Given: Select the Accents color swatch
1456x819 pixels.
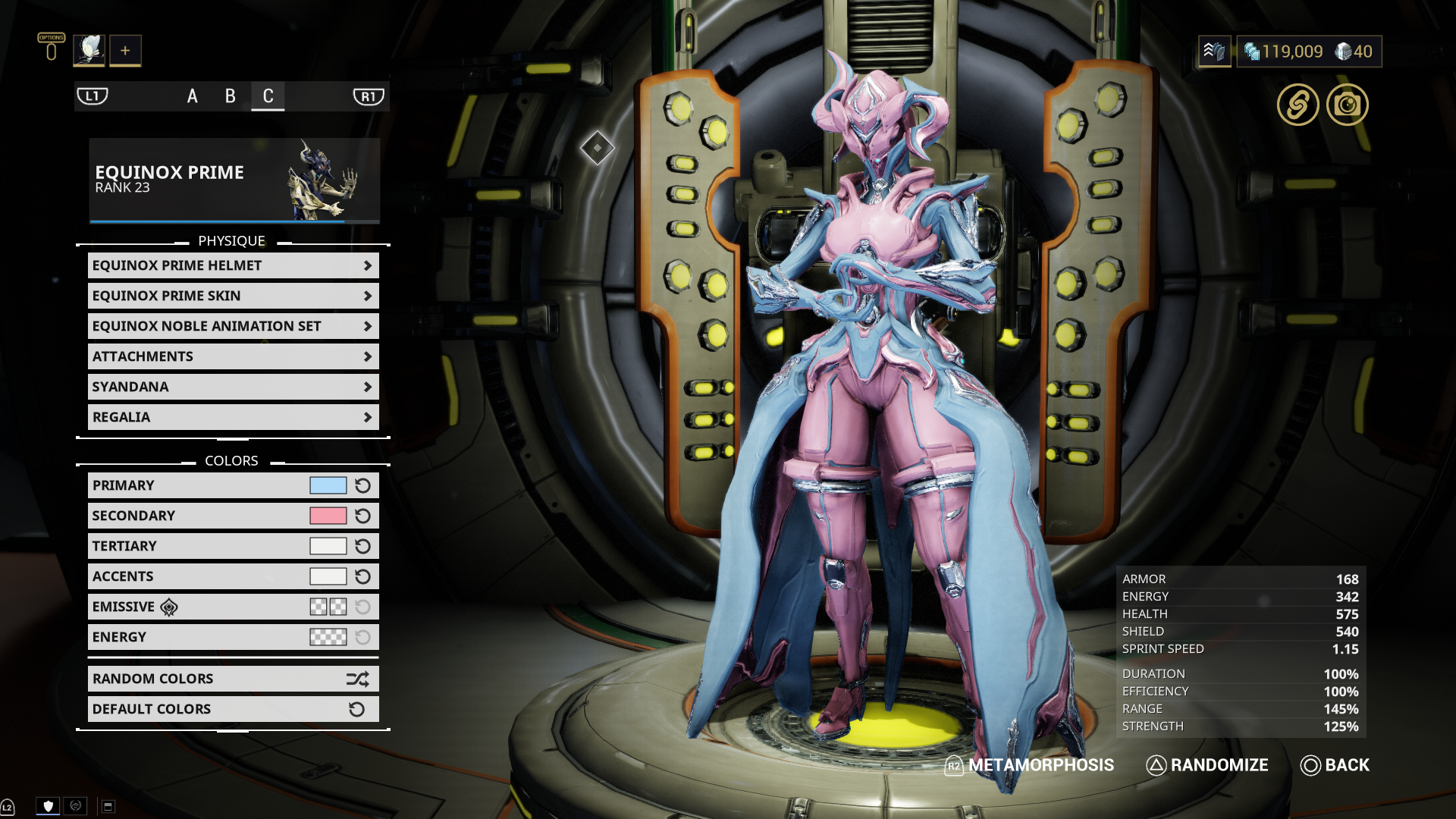Looking at the screenshot, I should 328,576.
